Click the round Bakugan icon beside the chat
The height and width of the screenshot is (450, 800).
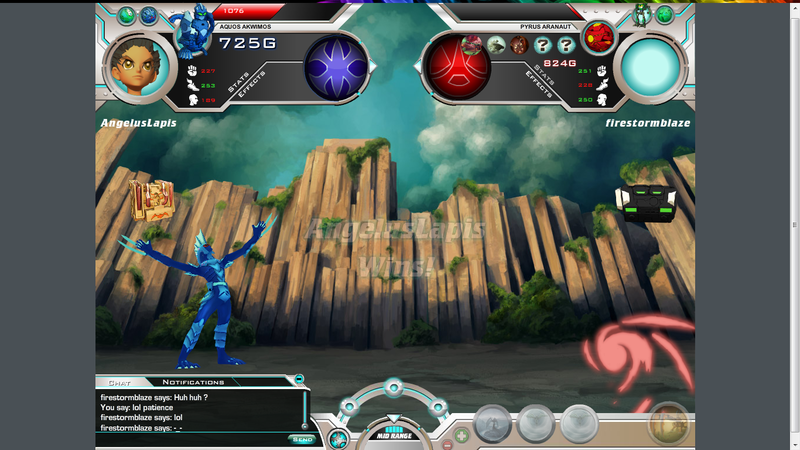pyautogui.click(x=338, y=438)
